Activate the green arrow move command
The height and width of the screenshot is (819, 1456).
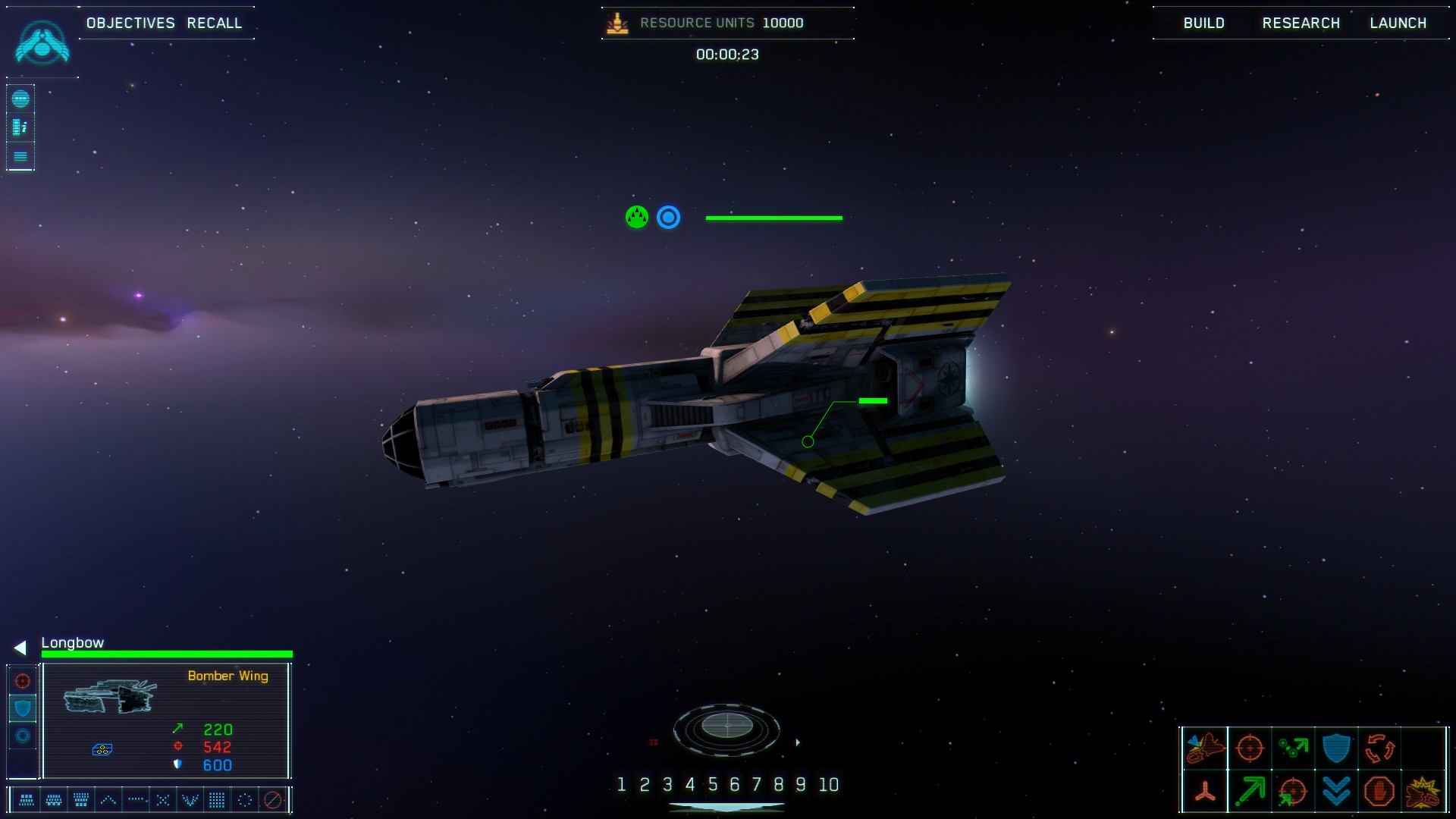[1249, 792]
